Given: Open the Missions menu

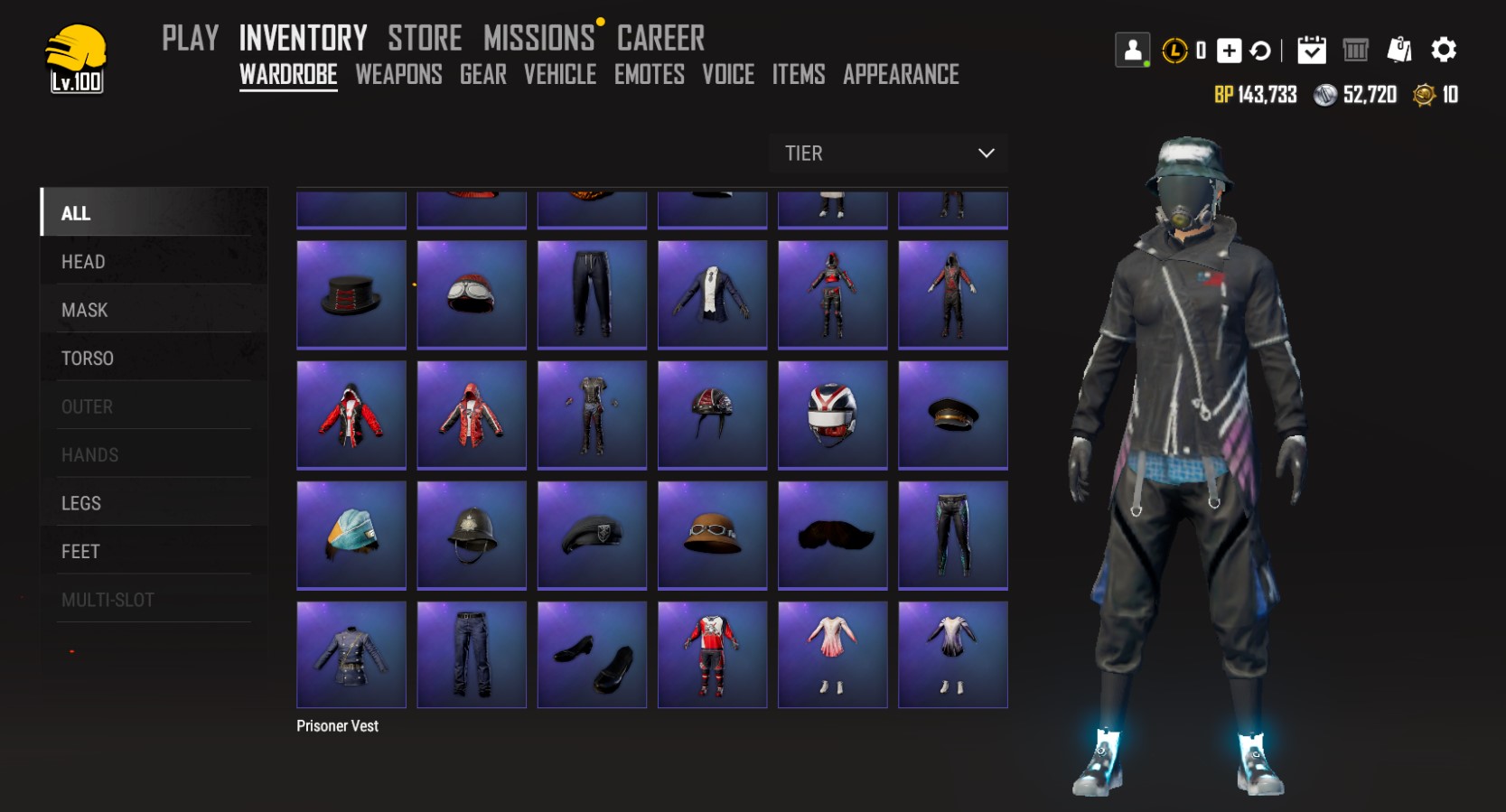Looking at the screenshot, I should tap(539, 38).
